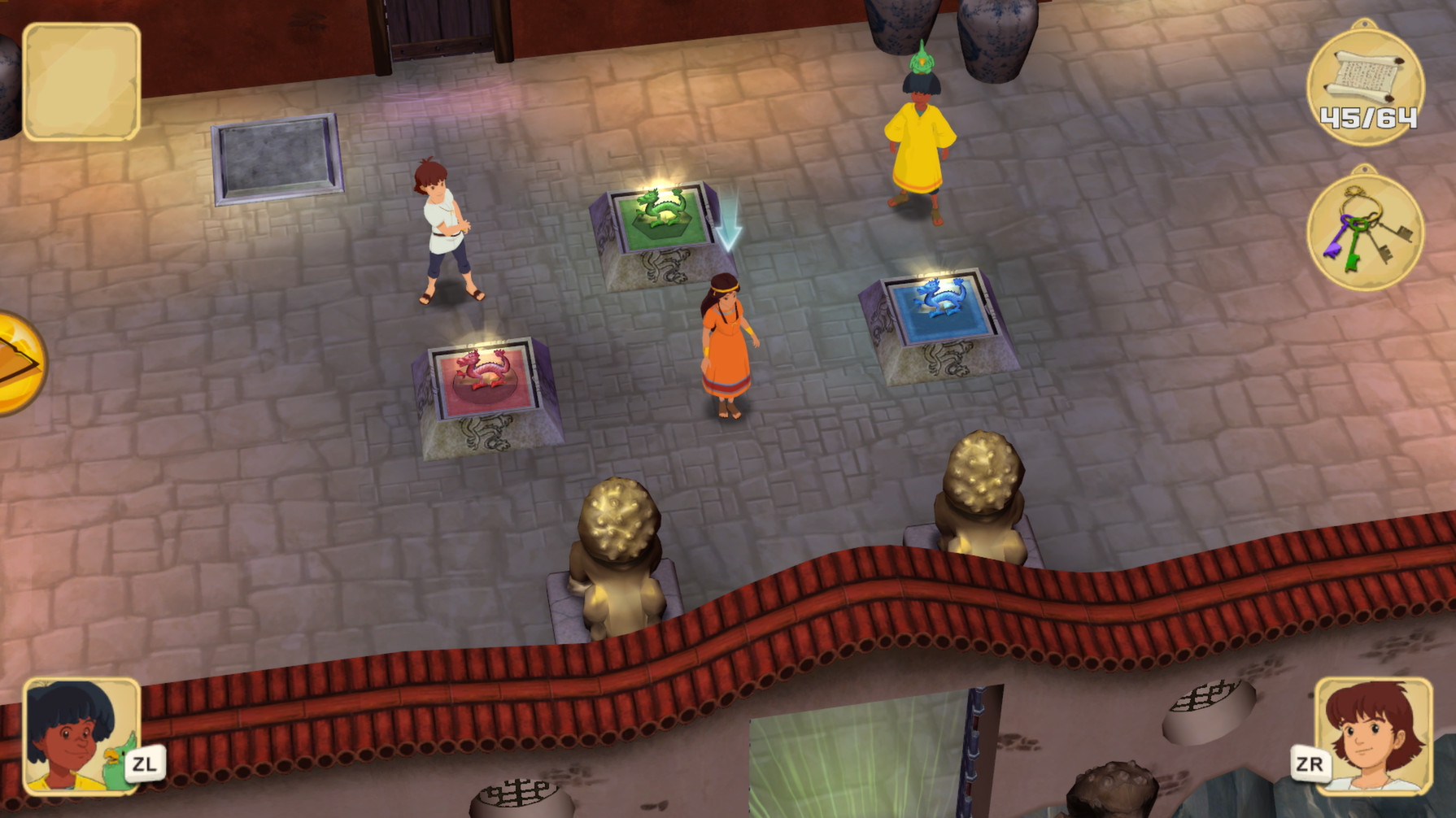Select the green flame above the priest's head
Screen dimensions: 1456x818
[922, 57]
